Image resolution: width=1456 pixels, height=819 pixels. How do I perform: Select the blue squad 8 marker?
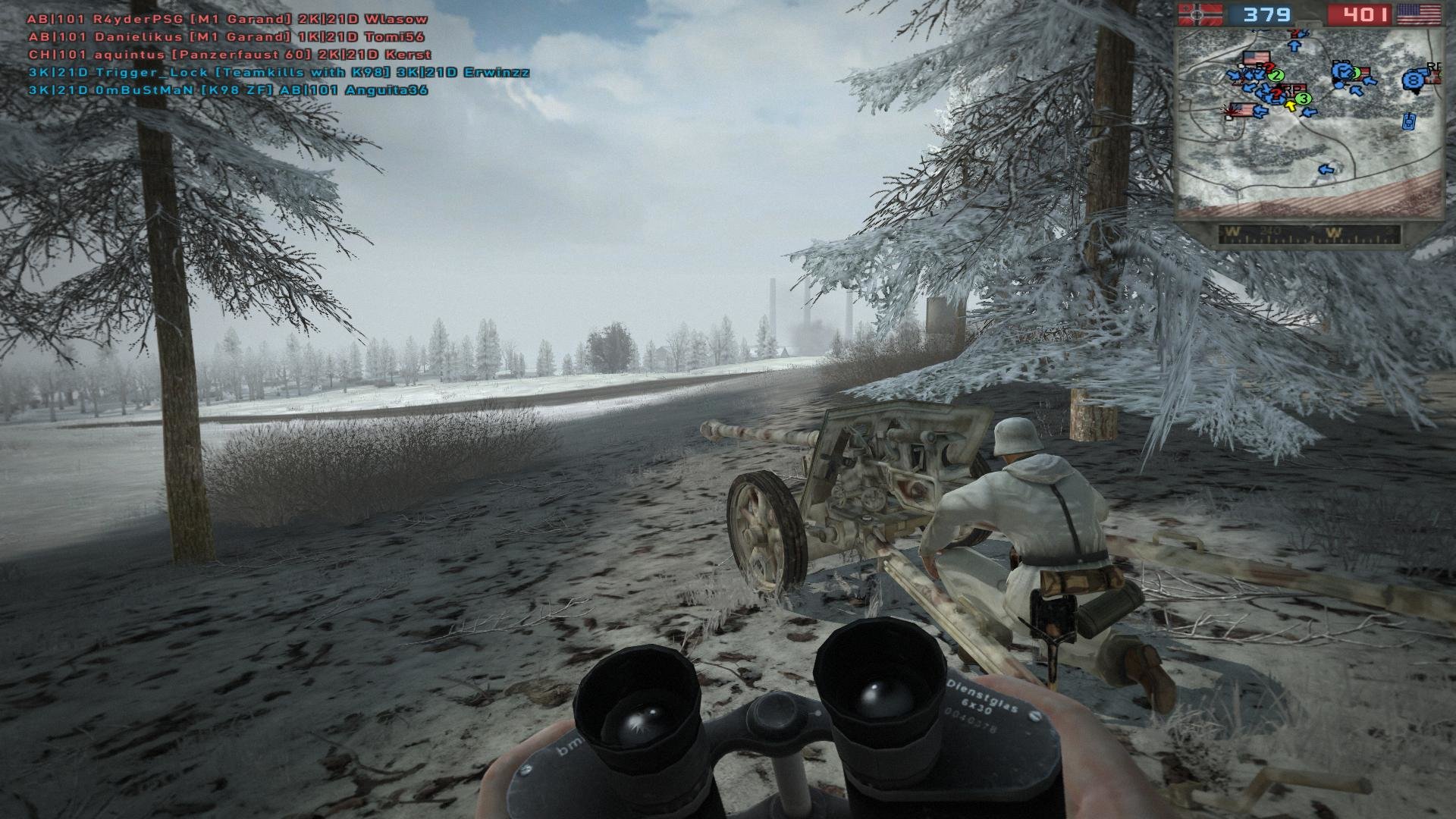coord(1412,80)
